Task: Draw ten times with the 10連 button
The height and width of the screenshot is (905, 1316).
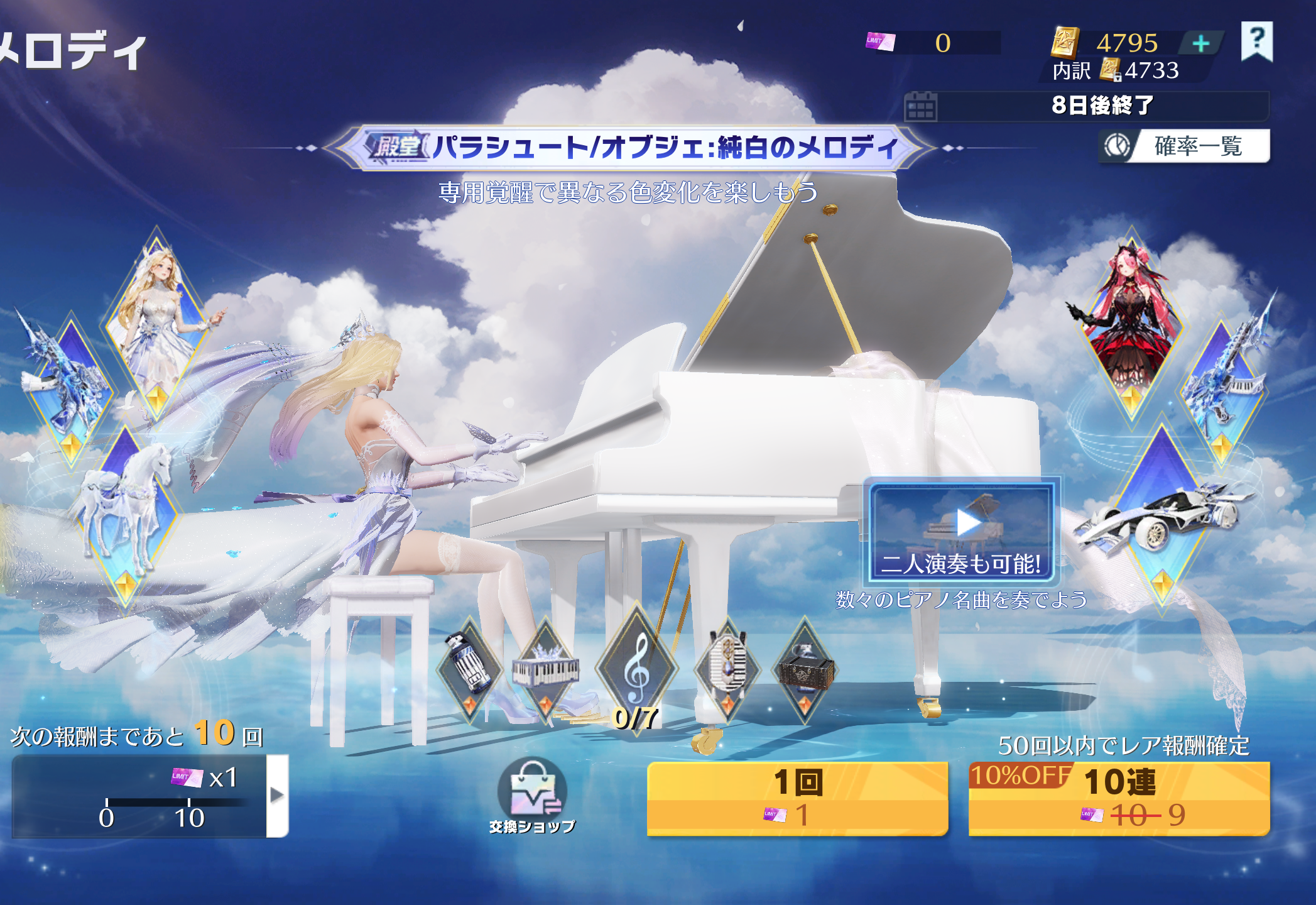Action: [x=1119, y=798]
